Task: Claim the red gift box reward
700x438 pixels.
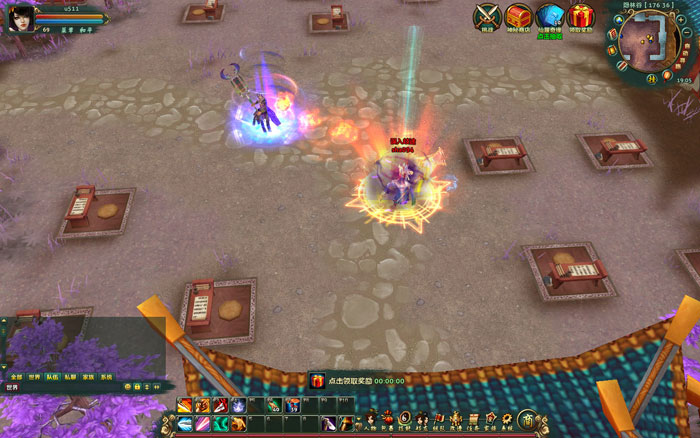Action: coord(580,17)
